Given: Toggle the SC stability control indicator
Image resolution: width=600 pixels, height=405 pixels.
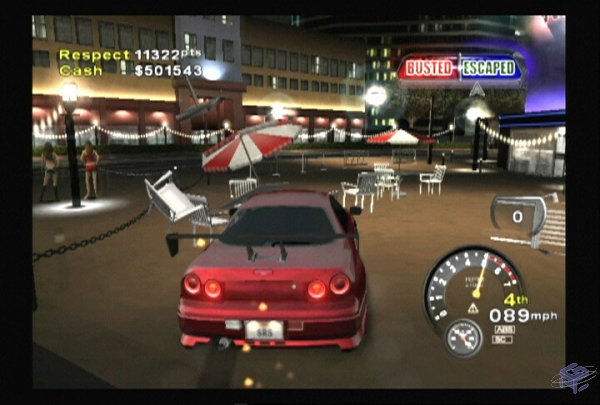Looking at the screenshot, I should tap(501, 339).
